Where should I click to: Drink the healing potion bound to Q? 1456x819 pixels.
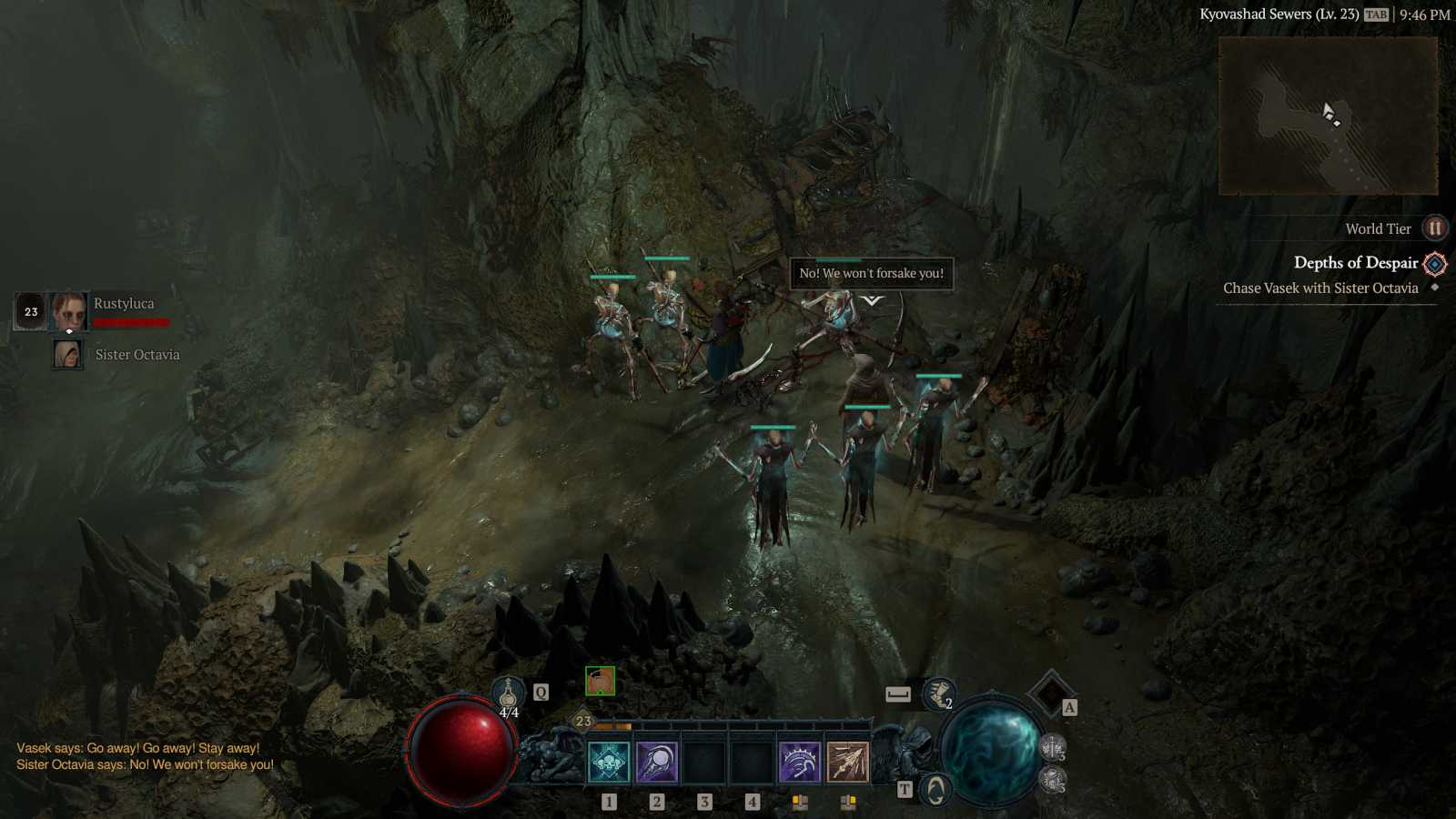click(507, 692)
